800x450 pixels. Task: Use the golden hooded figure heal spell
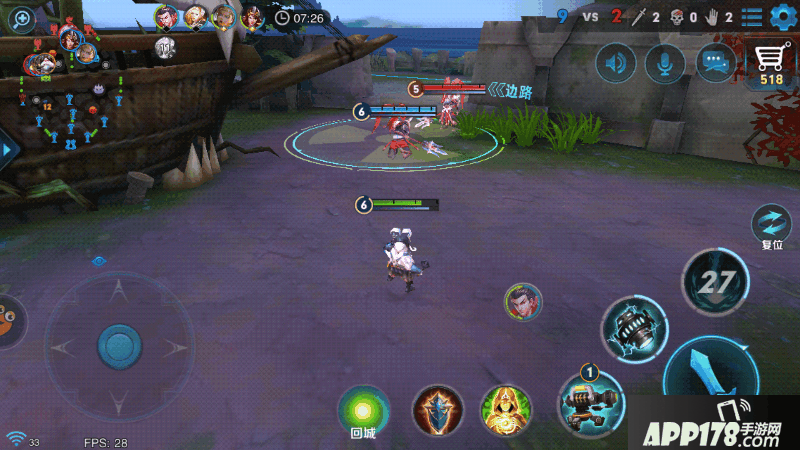pos(505,410)
